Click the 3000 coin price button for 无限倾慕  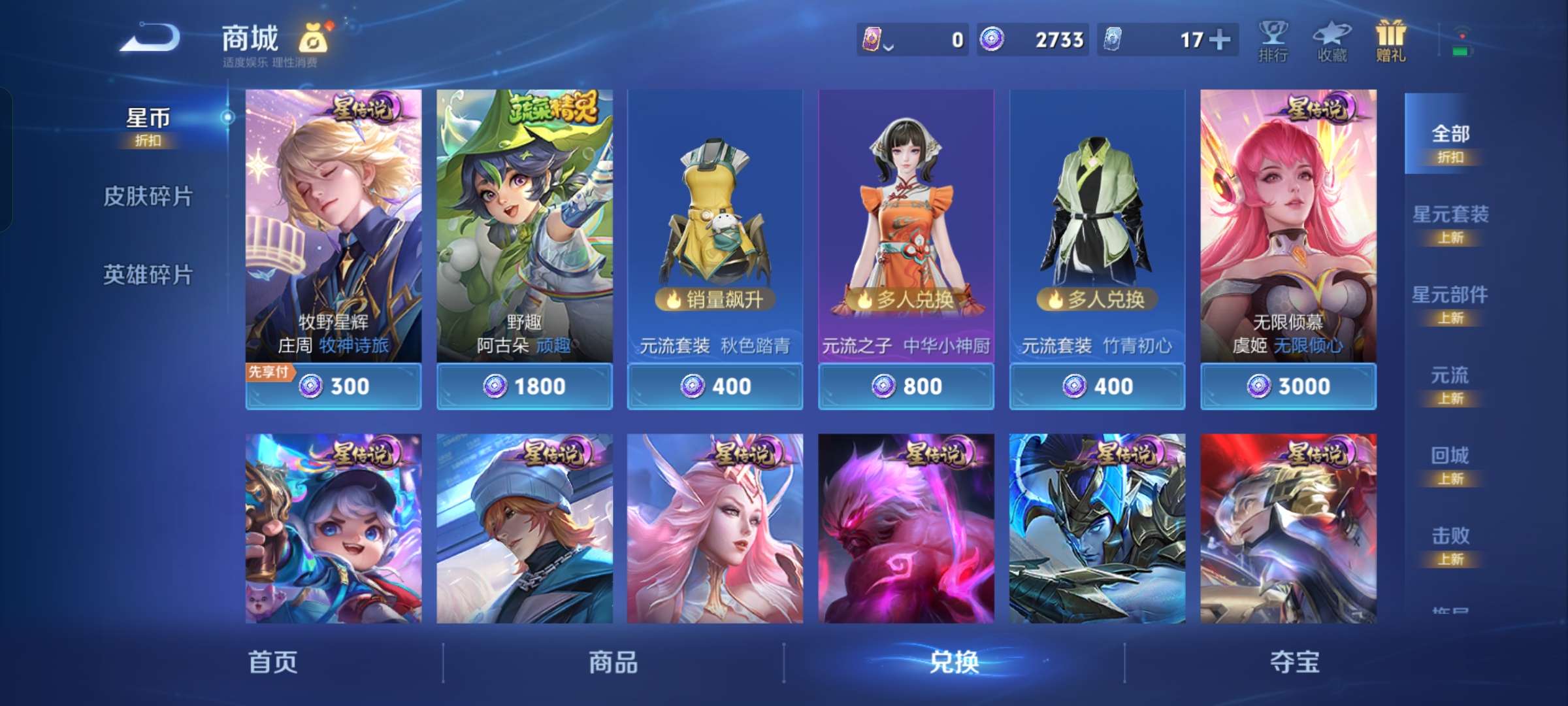point(1288,386)
